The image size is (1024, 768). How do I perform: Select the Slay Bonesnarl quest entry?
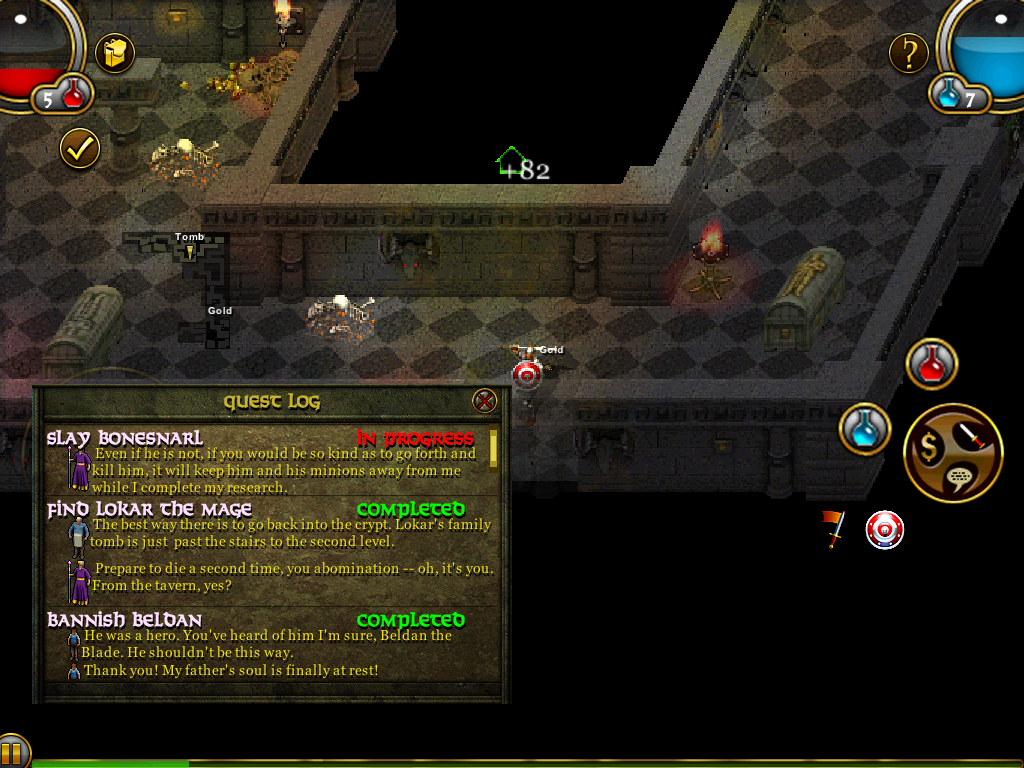click(x=125, y=438)
